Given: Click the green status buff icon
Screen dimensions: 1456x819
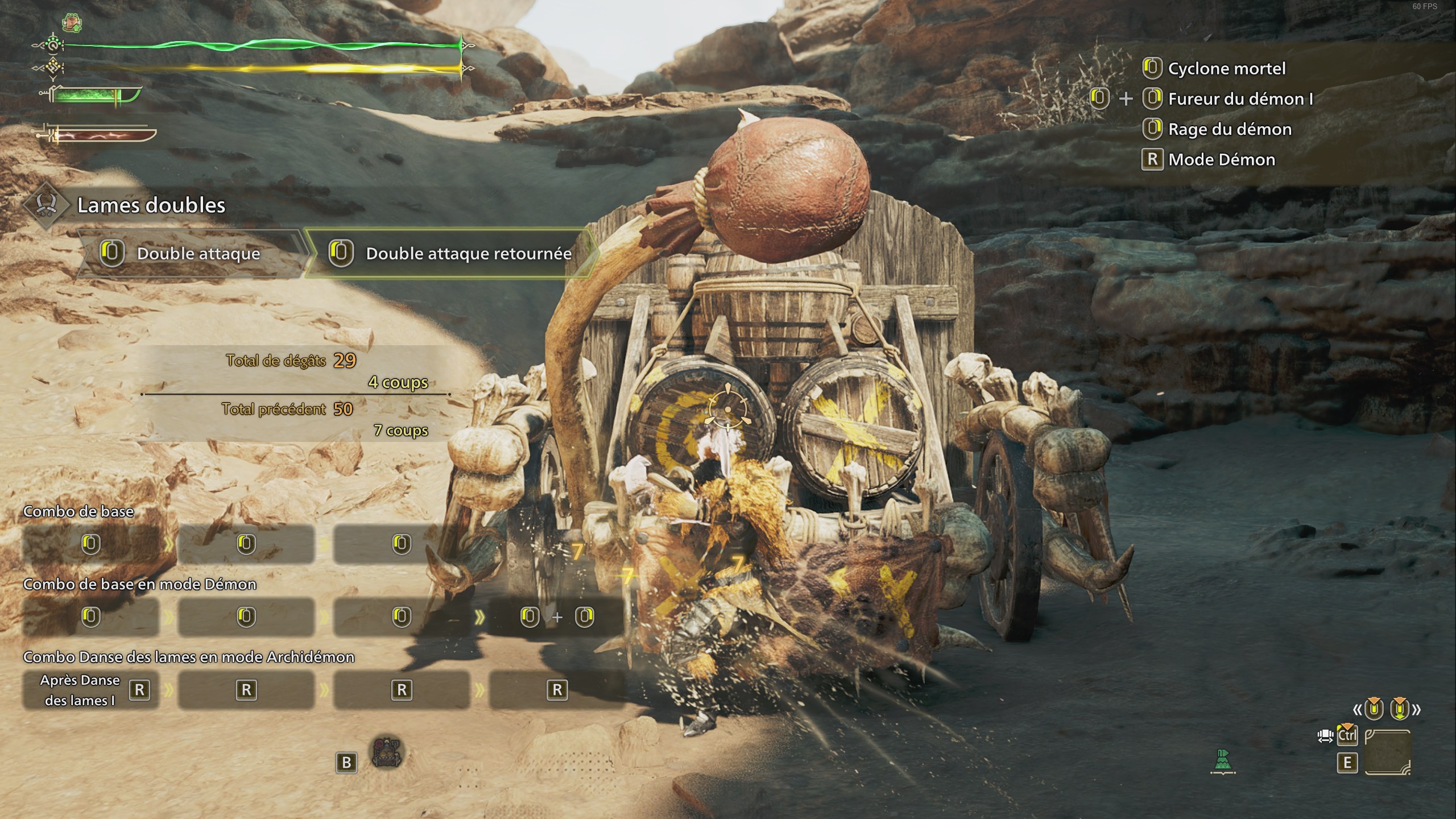Looking at the screenshot, I should tap(72, 23).
